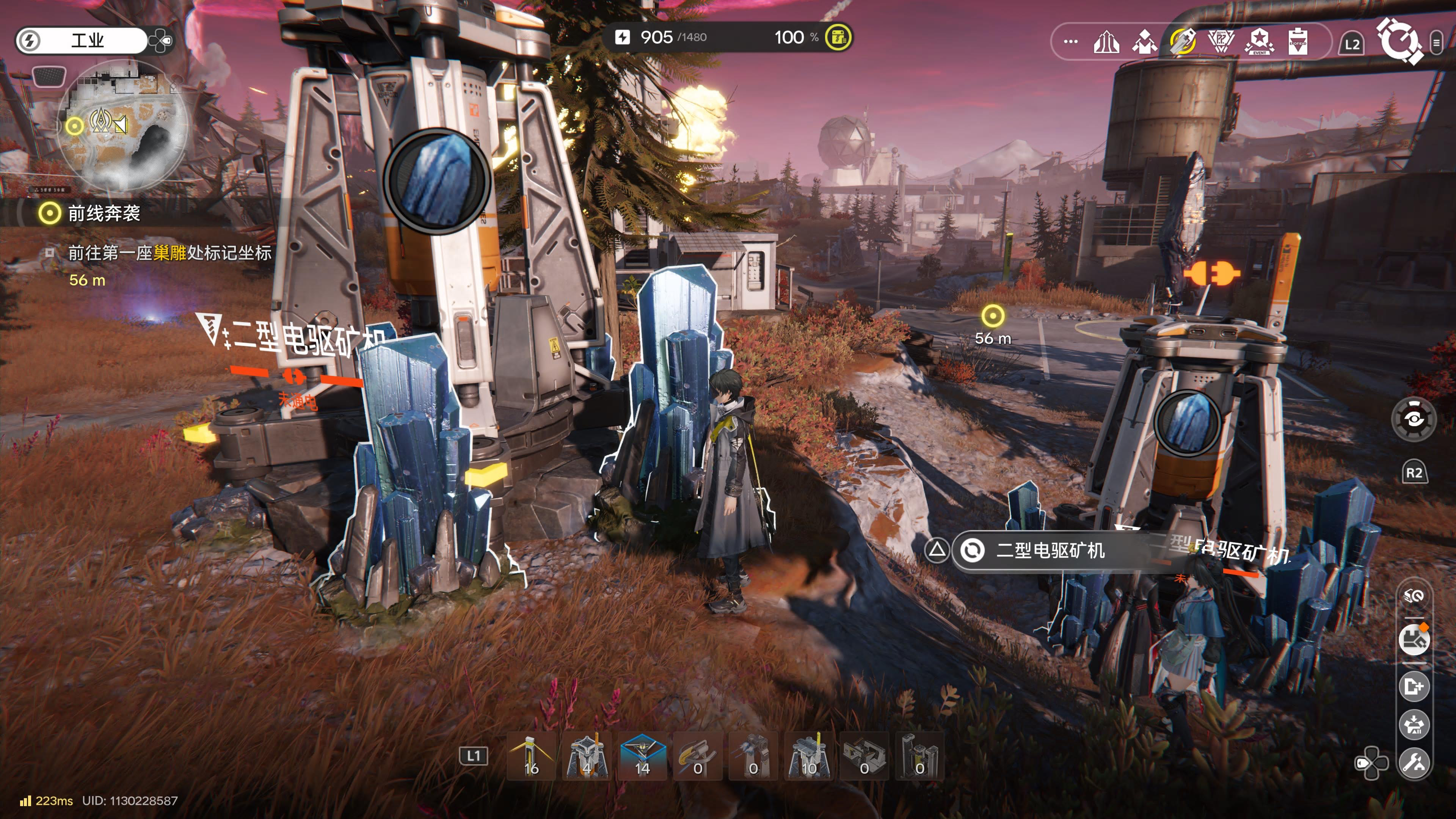This screenshot has height=819, width=1456.
Task: Open the hamburger menu pill at top right
Action: click(x=1436, y=42)
